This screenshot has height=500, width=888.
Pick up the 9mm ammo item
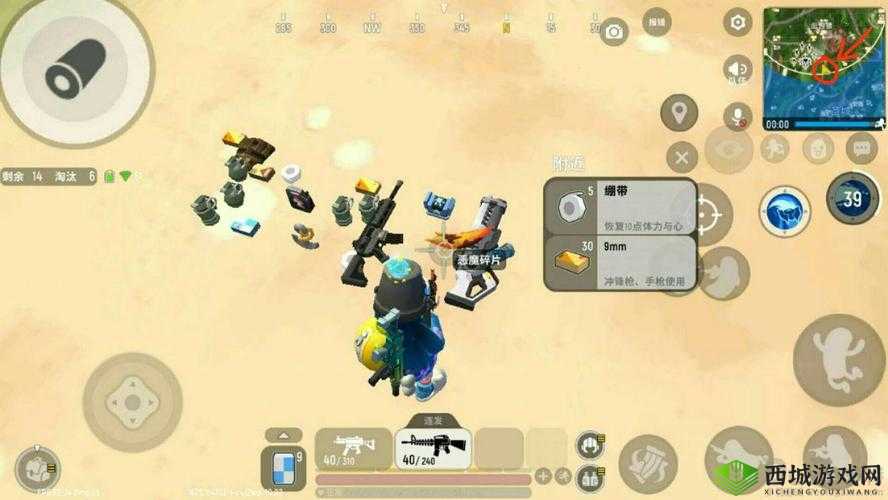(620, 263)
